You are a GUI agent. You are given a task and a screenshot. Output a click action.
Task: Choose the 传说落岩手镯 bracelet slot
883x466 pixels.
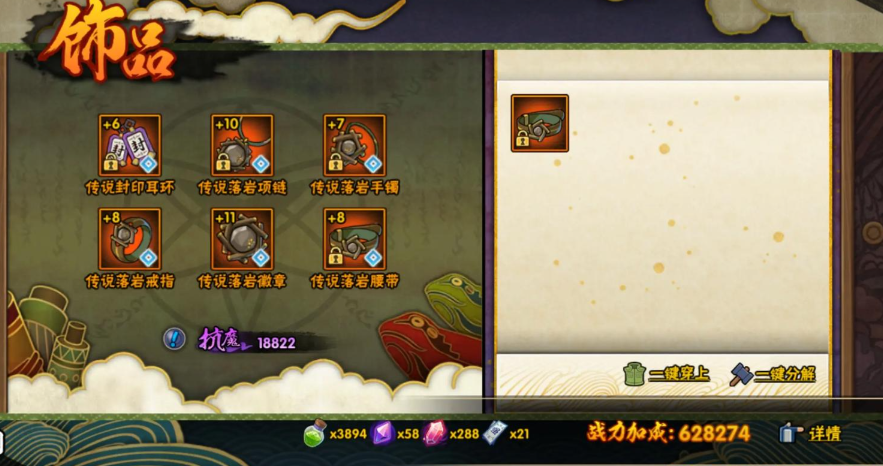355,146
